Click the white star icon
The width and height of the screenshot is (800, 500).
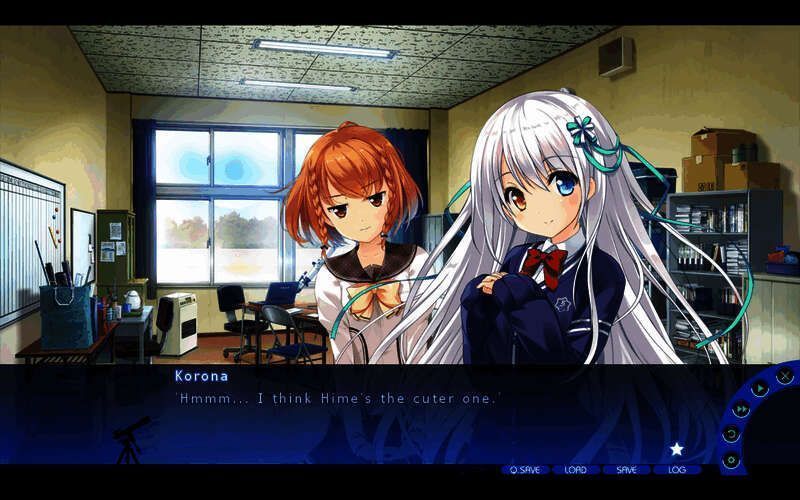click(676, 449)
